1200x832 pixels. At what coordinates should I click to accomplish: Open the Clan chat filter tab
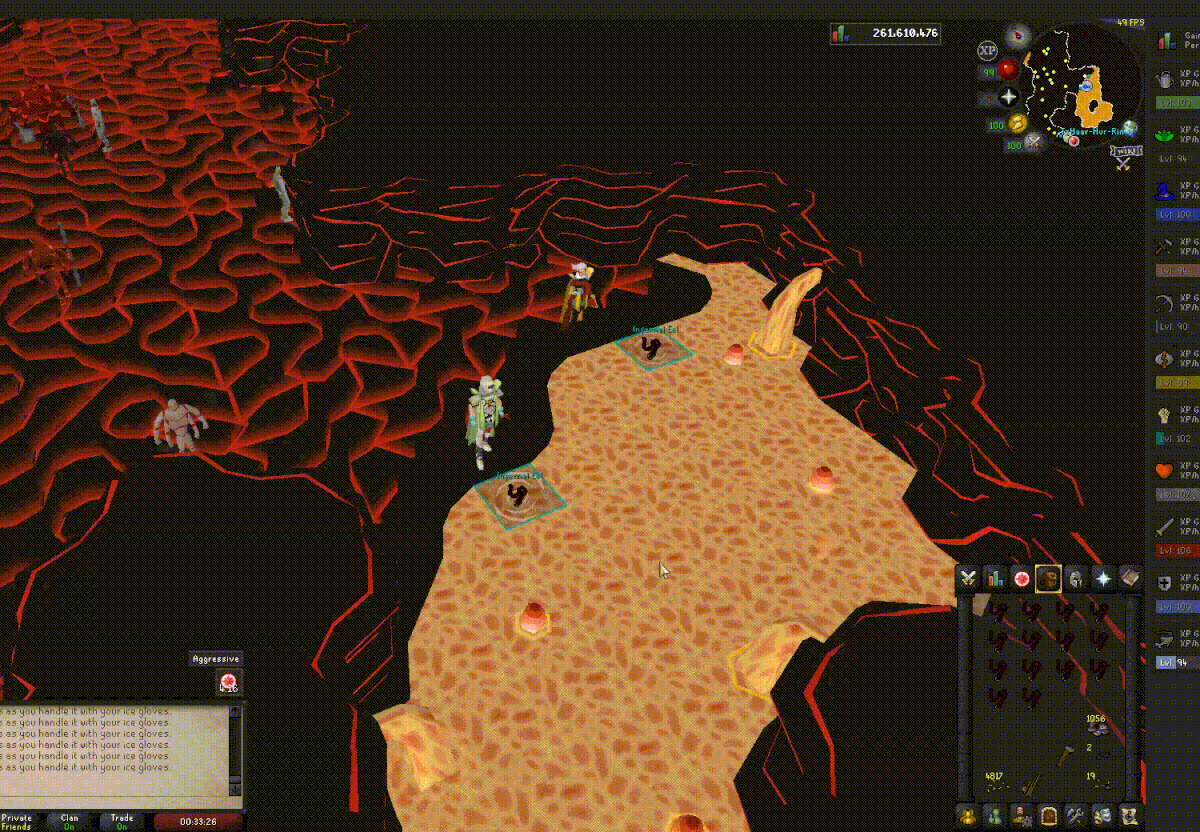(x=69, y=821)
